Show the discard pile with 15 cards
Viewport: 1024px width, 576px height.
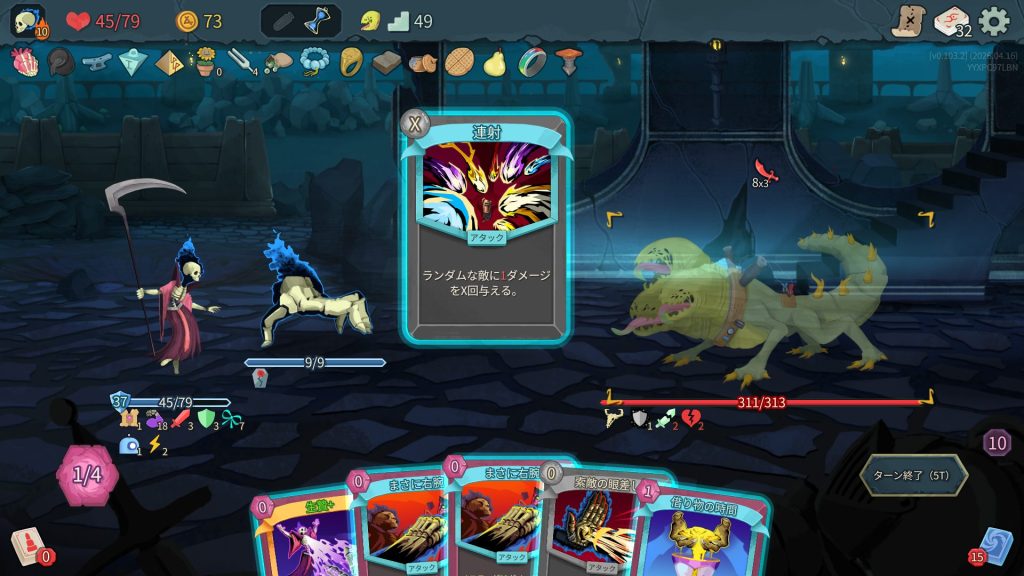click(993, 547)
